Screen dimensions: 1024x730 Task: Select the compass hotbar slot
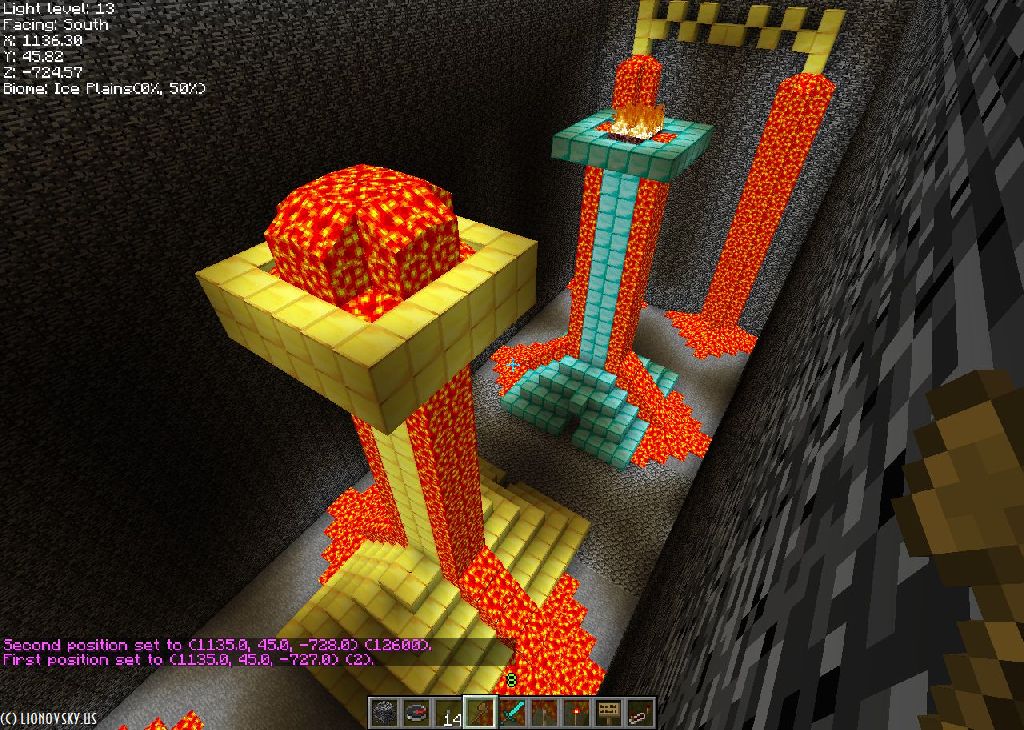click(x=417, y=713)
